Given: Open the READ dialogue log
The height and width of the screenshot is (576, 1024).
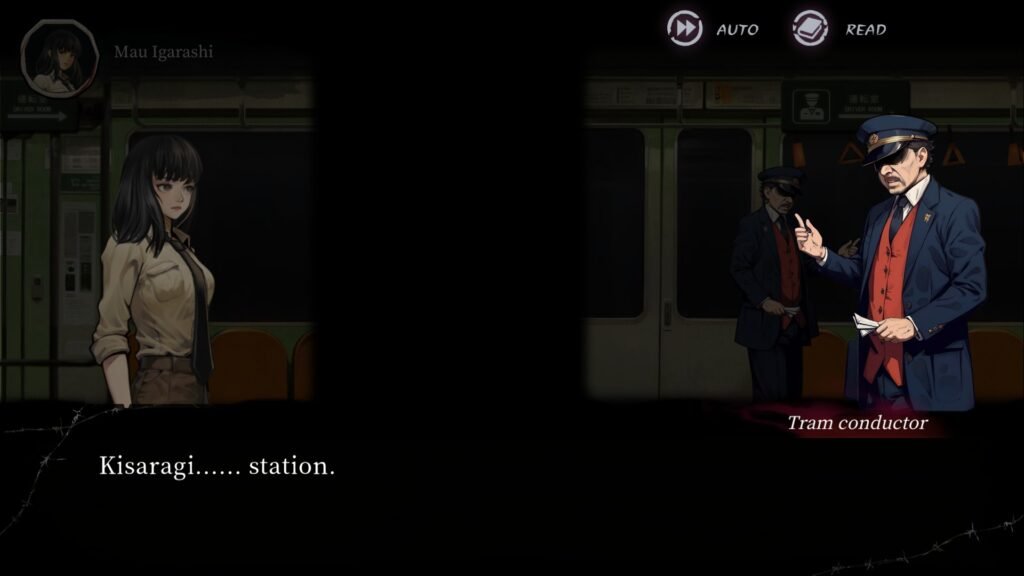Looking at the screenshot, I should (811, 29).
